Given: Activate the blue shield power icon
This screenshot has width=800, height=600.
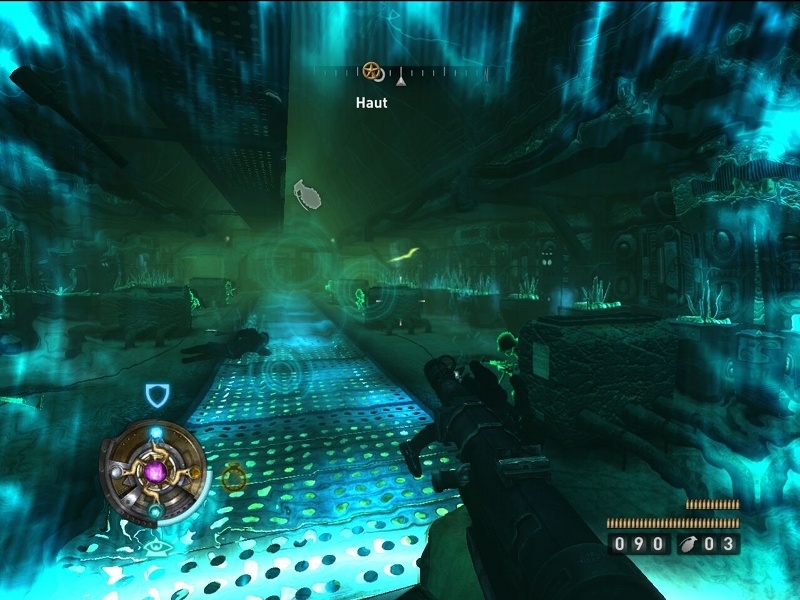Looking at the screenshot, I should [x=157, y=396].
